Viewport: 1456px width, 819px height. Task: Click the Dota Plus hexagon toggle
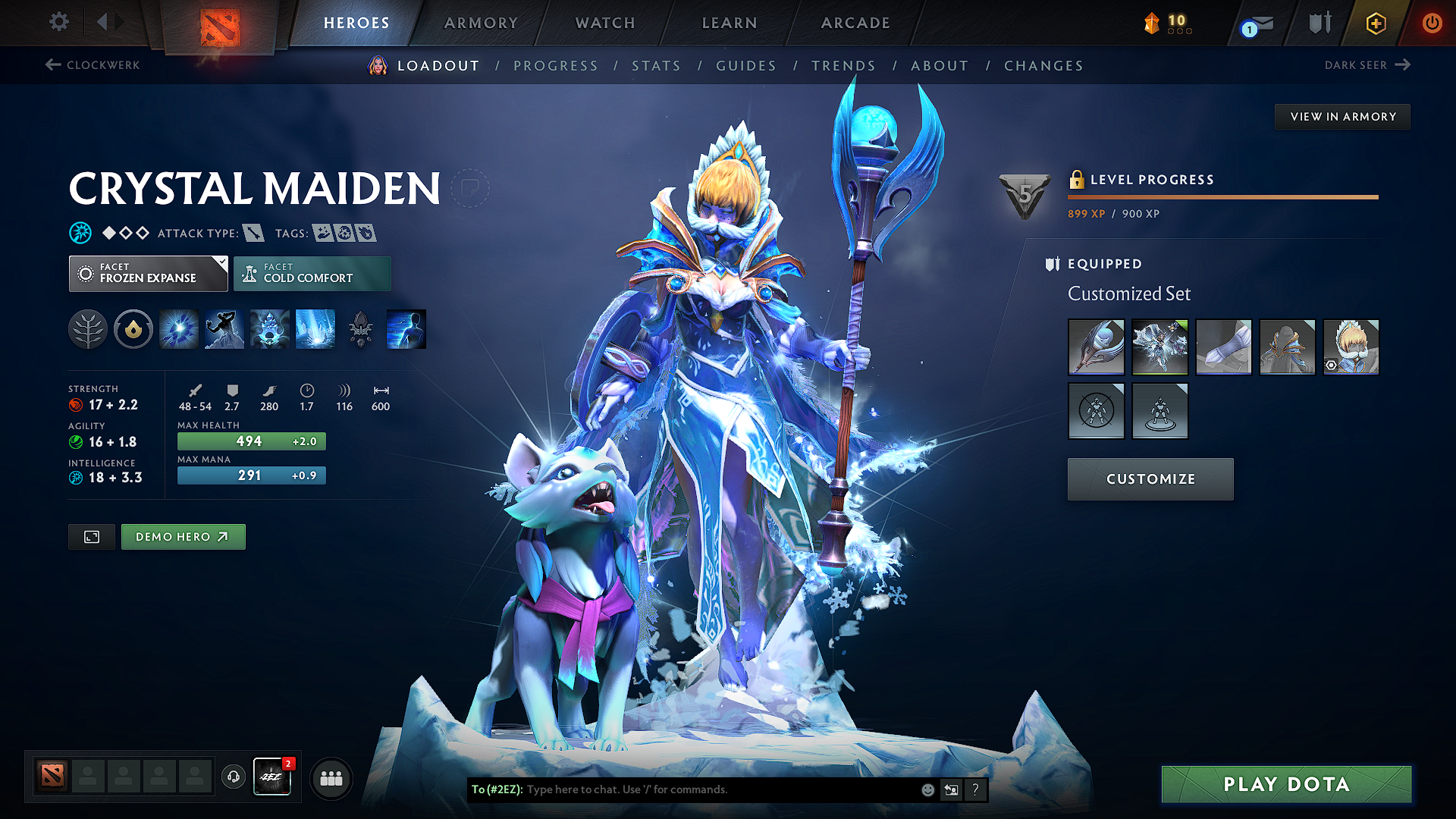pos(1375,23)
